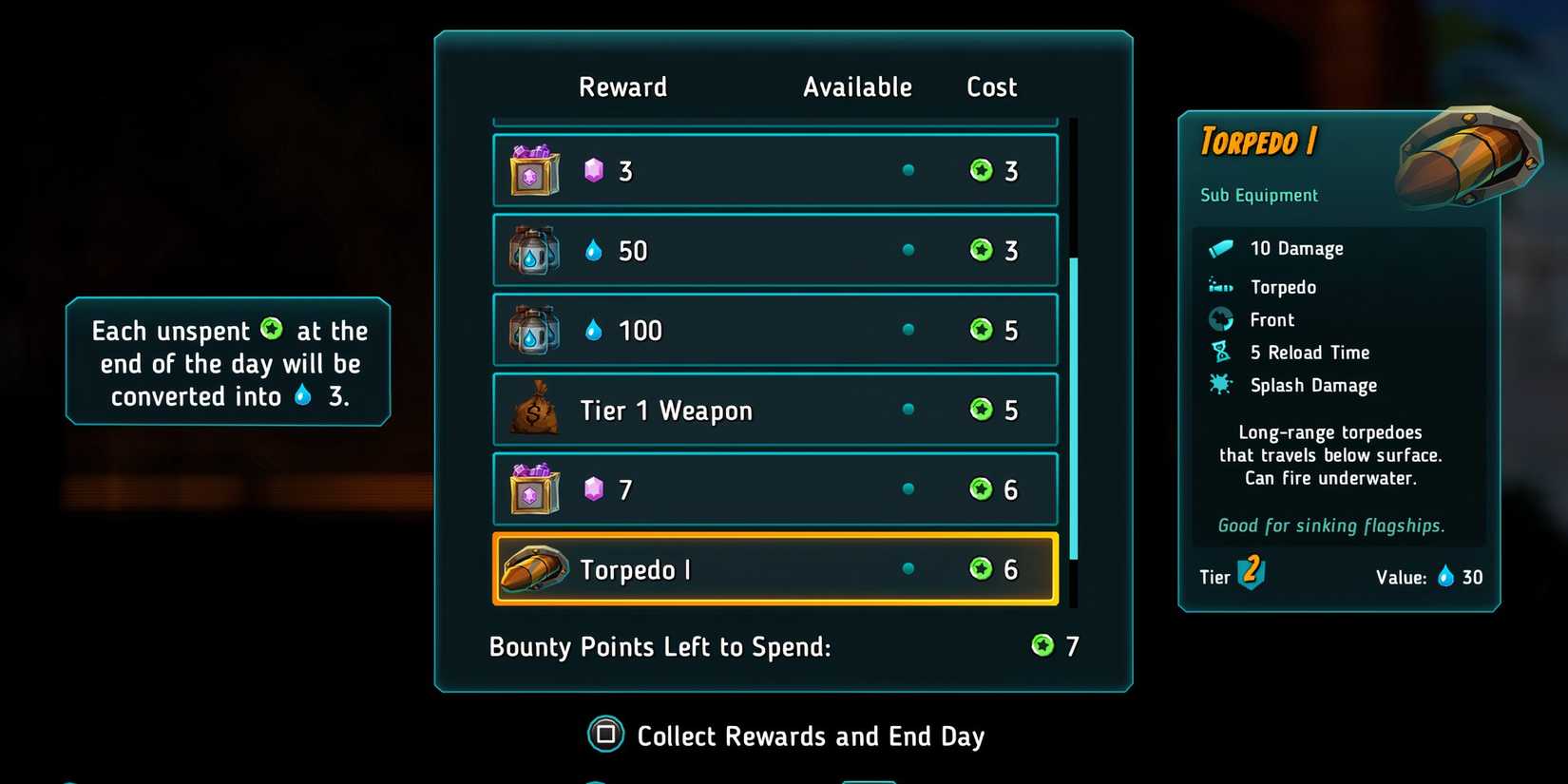
Task: Select the hourglass Reload Time icon
Action: pos(1220,352)
